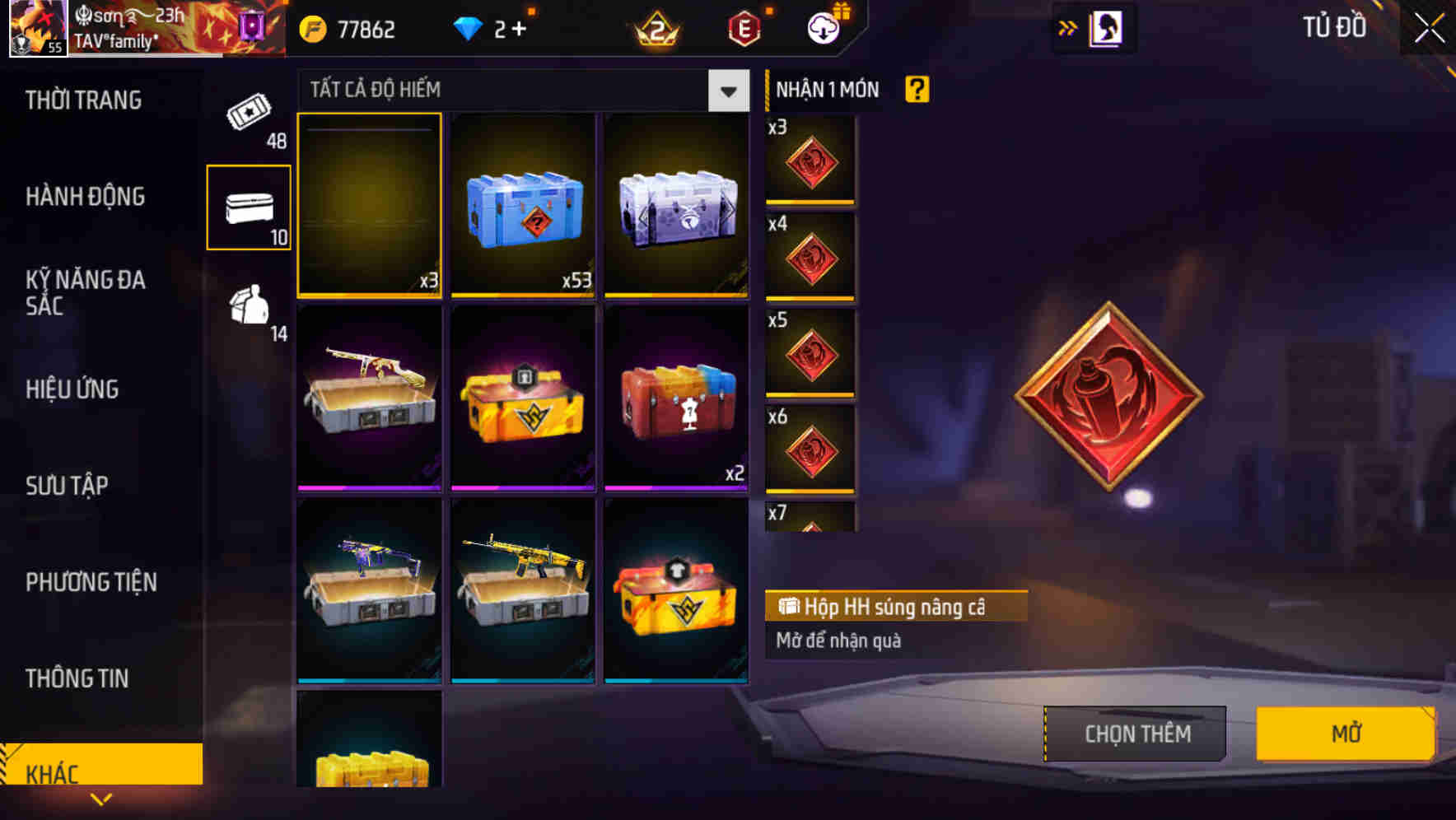Open the character wardrobe icon near TỦ ĐỒ
1456x820 pixels.
(1106, 27)
